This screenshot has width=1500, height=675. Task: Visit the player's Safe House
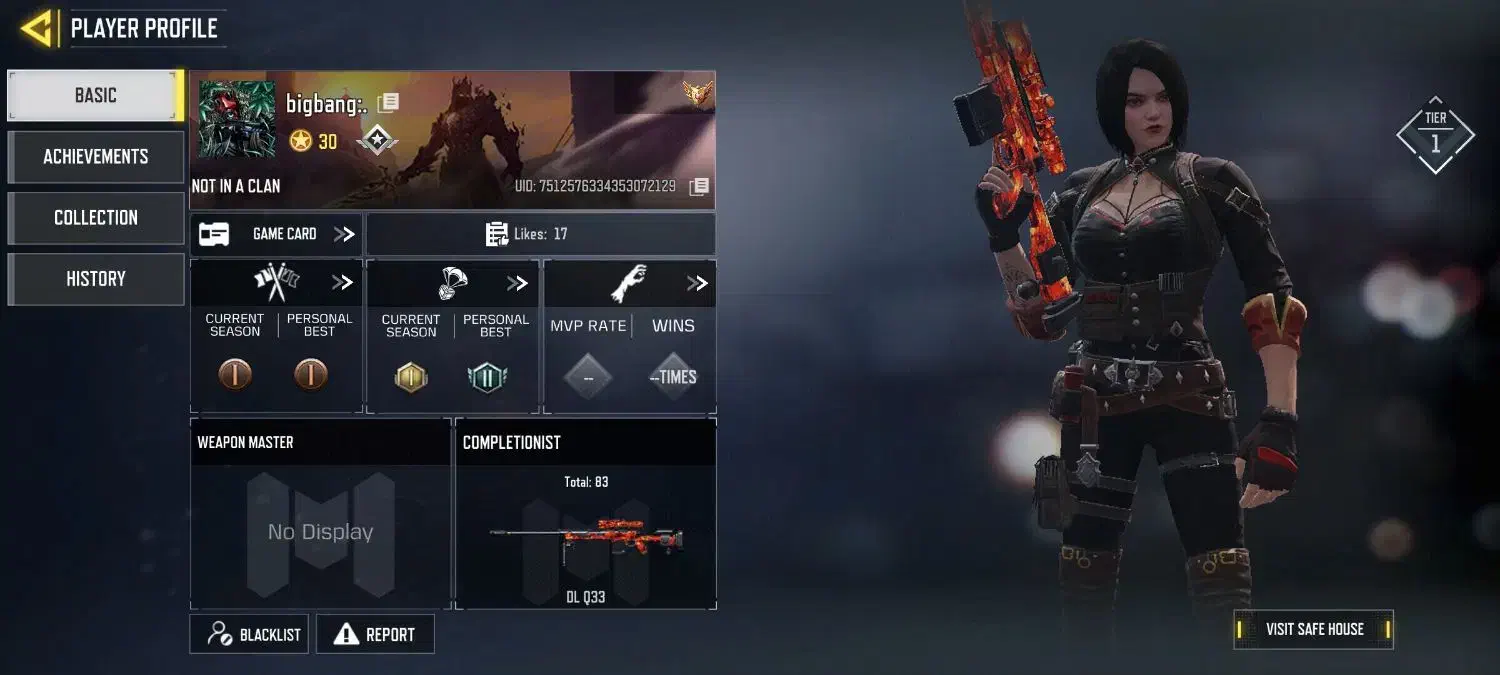1313,629
